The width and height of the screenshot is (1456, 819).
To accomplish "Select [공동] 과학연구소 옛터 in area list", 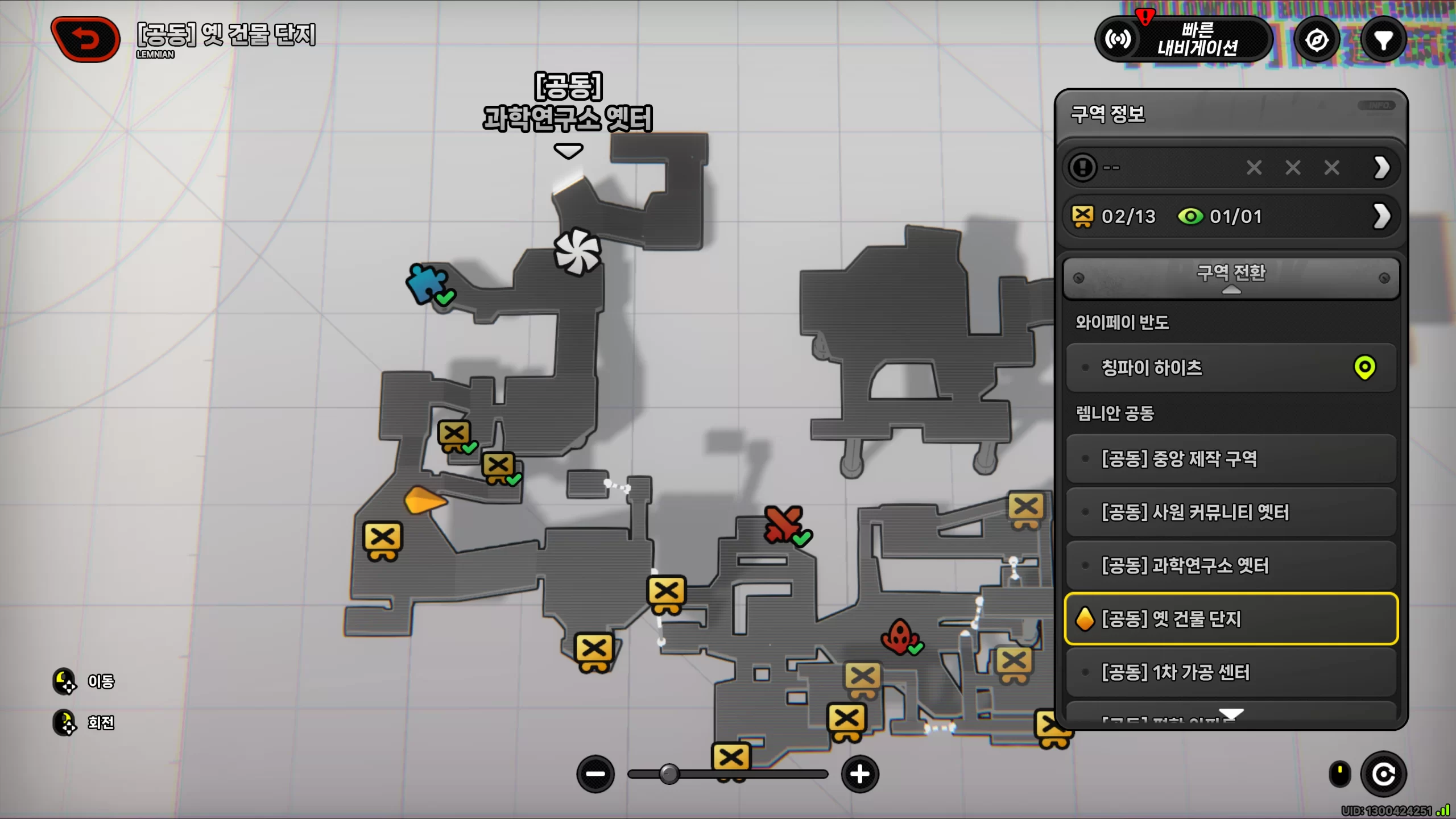I will pyautogui.click(x=1231, y=565).
